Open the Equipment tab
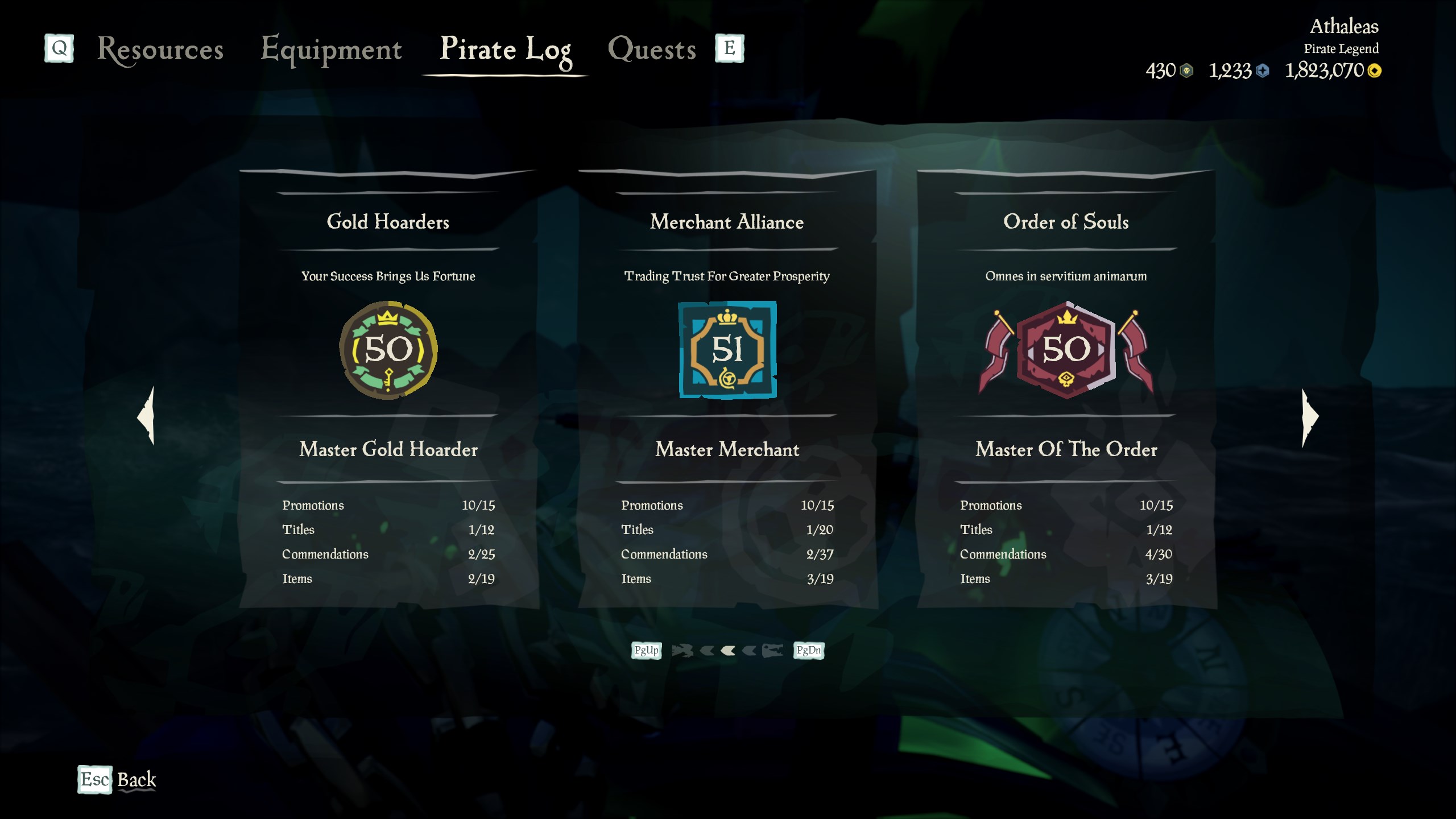This screenshot has width=1456, height=819. point(331,49)
